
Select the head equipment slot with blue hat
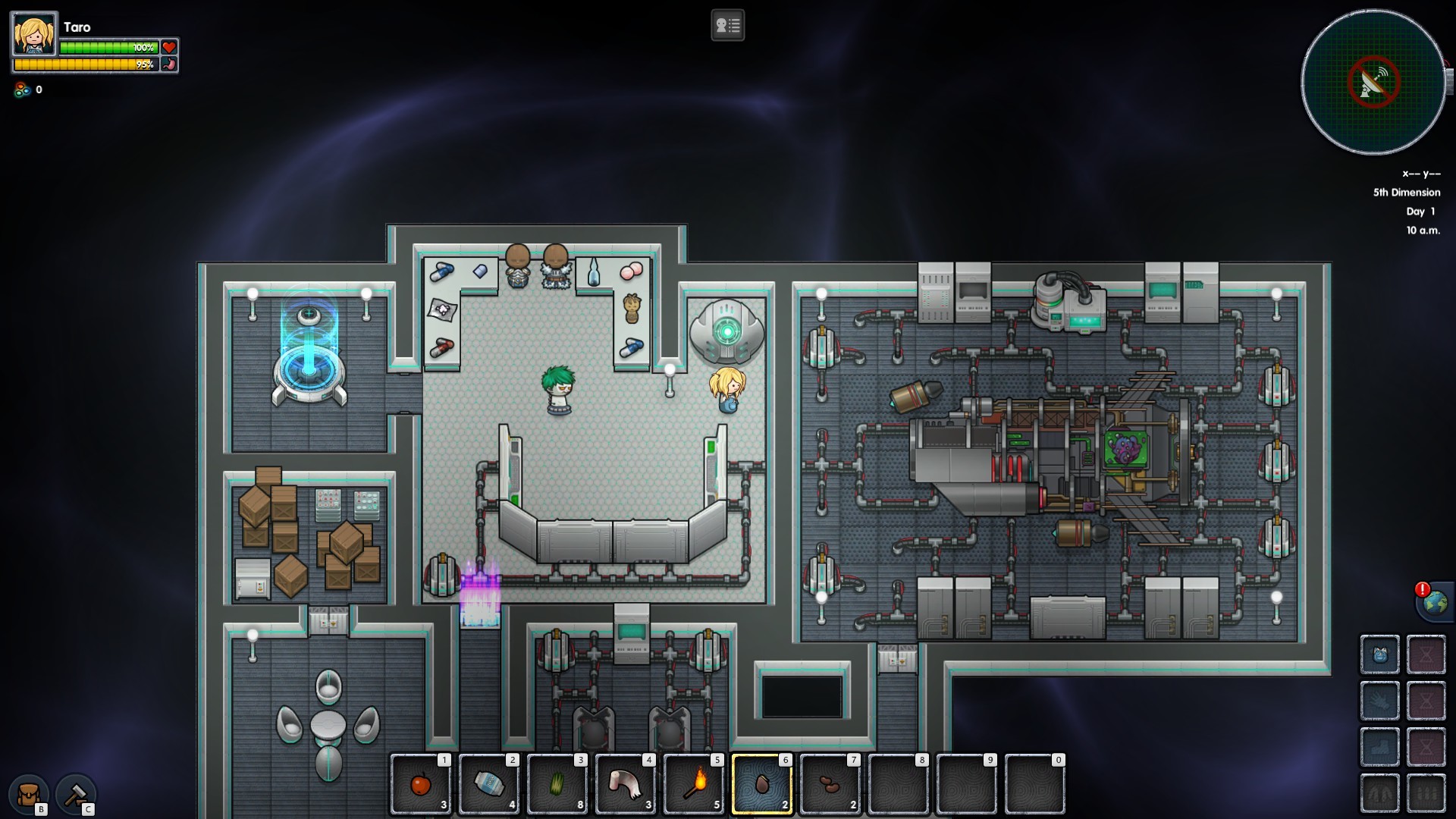[x=1380, y=655]
